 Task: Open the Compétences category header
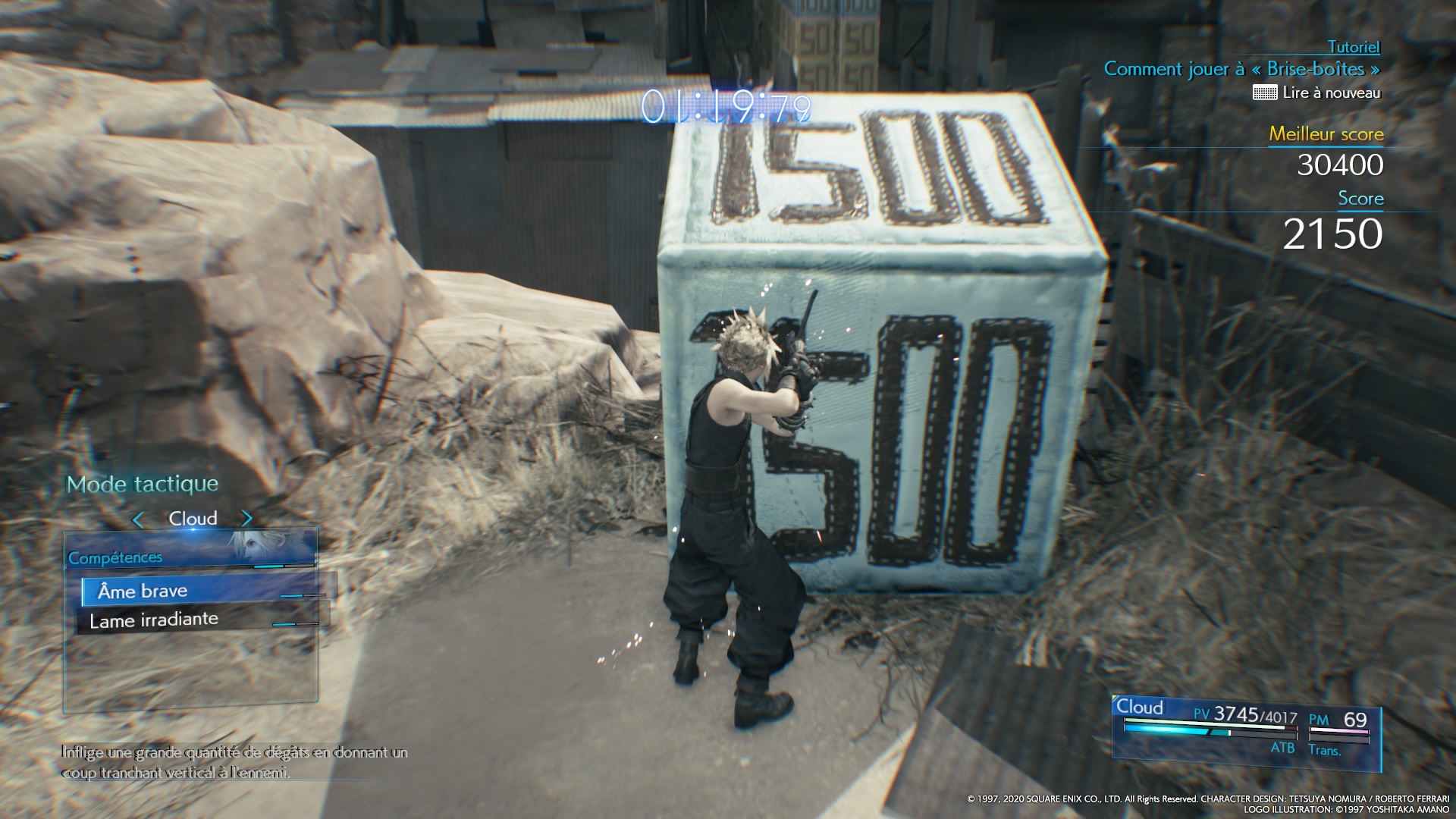click(x=115, y=558)
